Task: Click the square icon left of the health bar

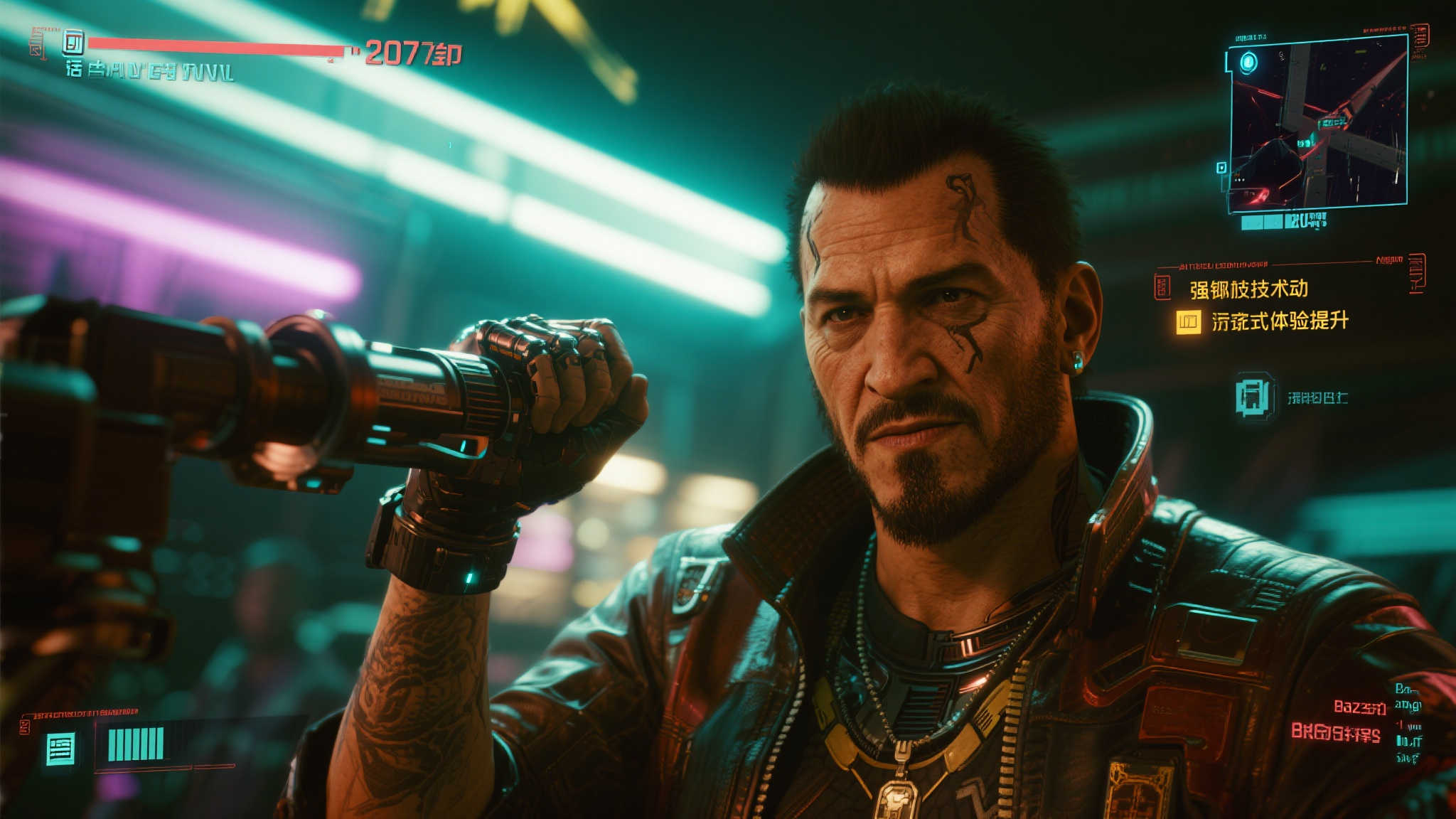Action: (x=73, y=44)
